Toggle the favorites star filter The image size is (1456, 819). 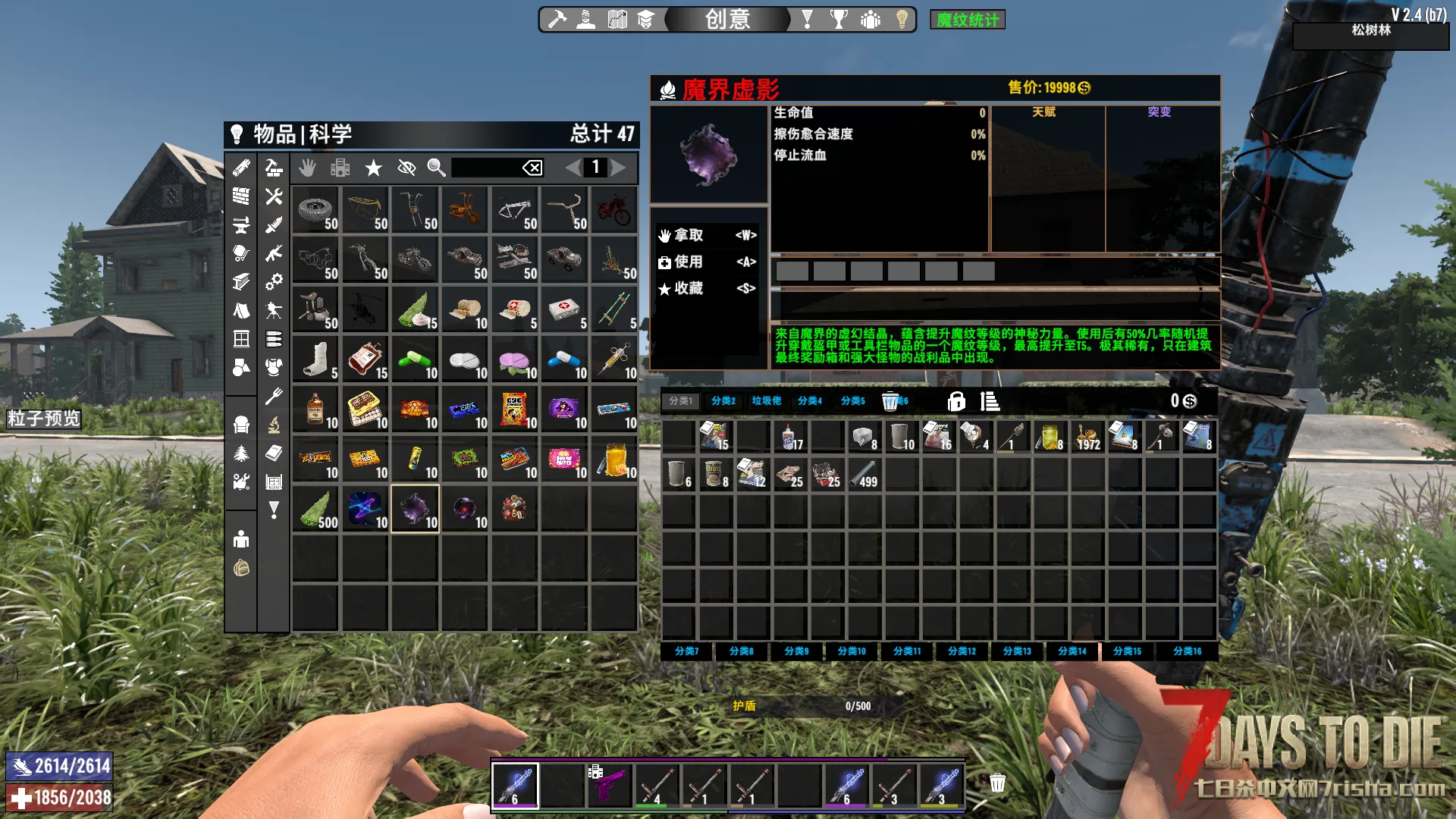373,168
